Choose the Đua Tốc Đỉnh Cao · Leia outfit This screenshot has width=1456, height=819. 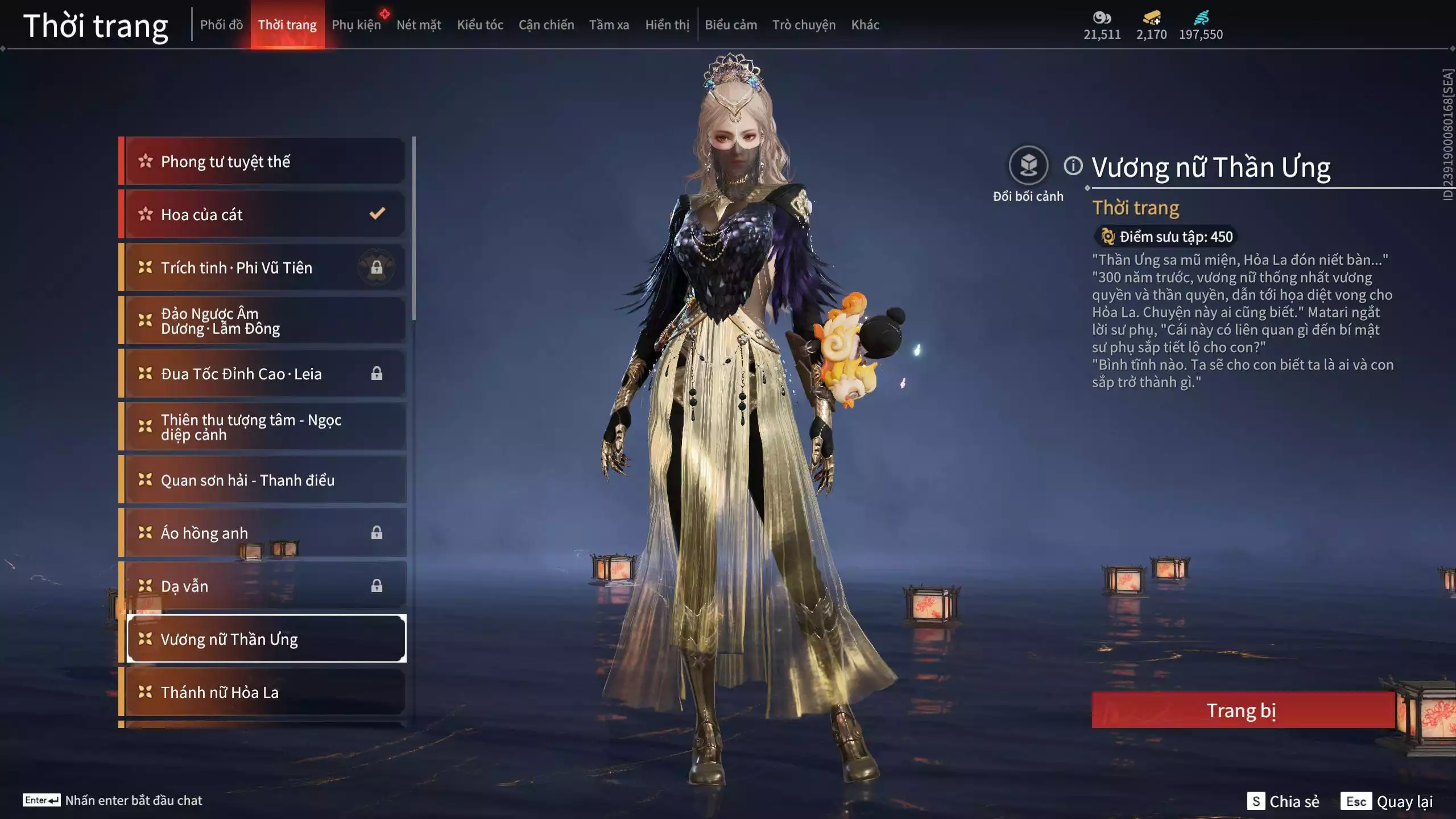point(265,374)
